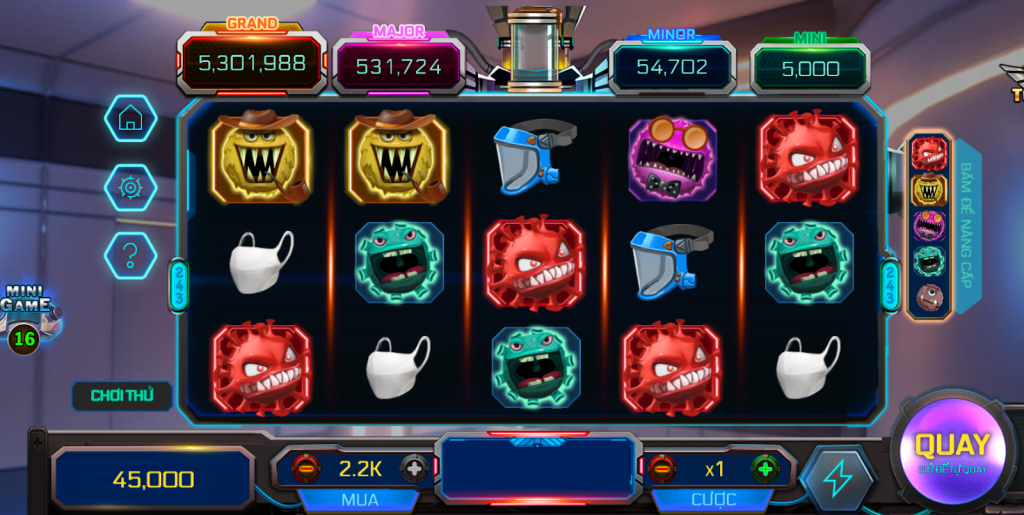Decrease the MUA amount with minus button
The height and width of the screenshot is (515, 1024).
click(306, 467)
